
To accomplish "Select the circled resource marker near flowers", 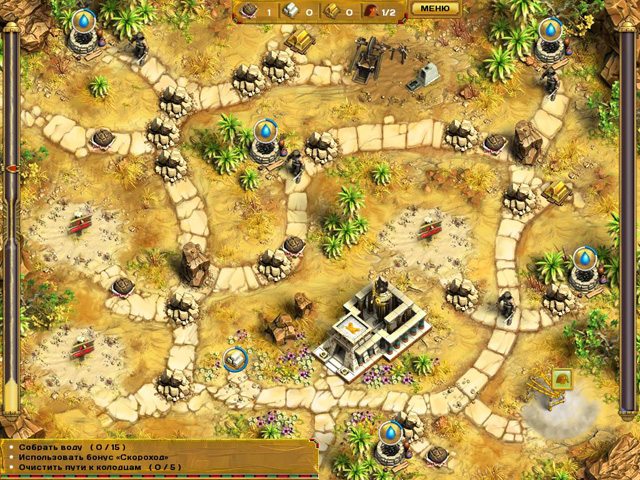I will [x=235, y=359].
